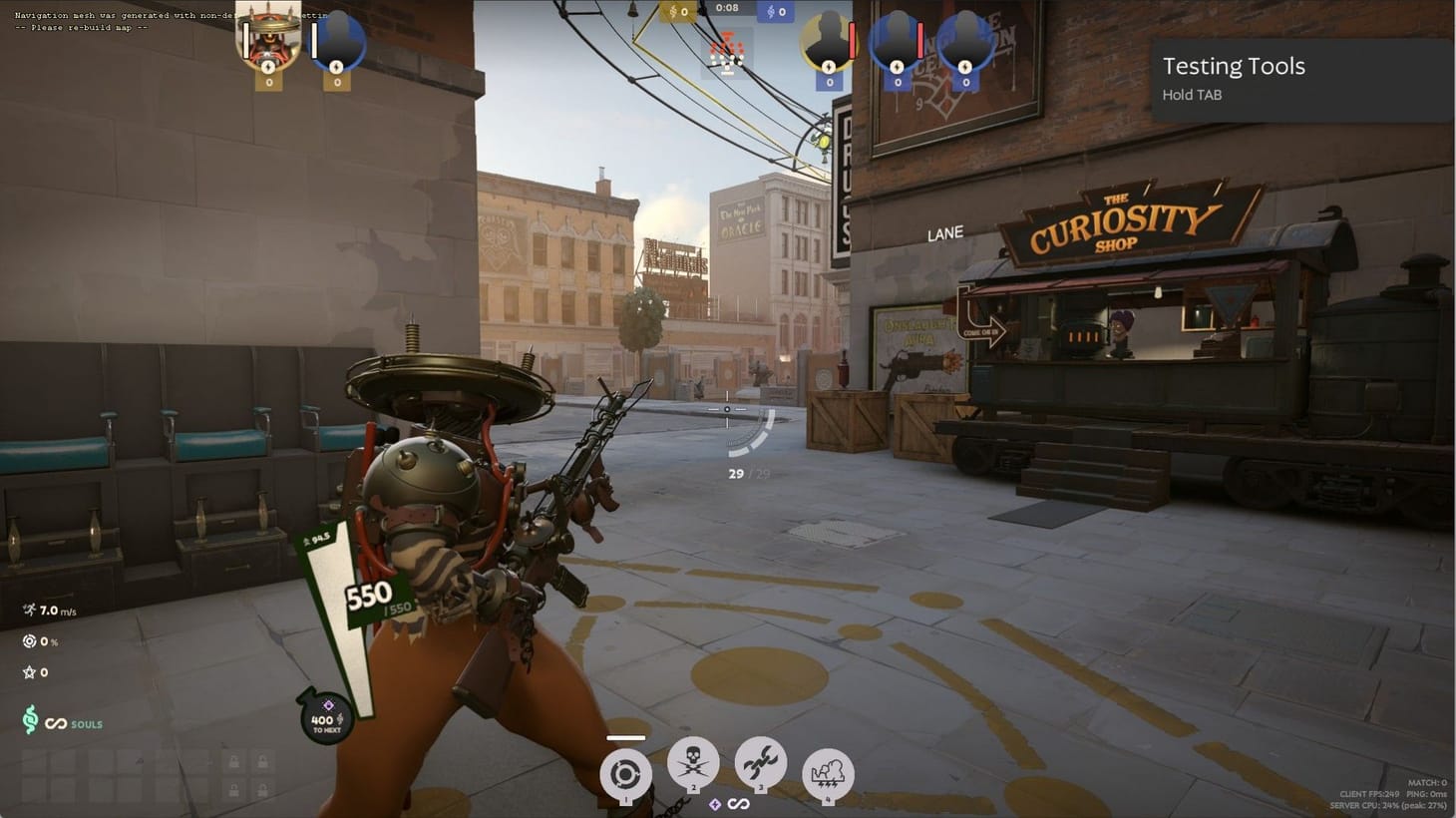1456x818 pixels.
Task: Click the fire rate percentage icon
Action: point(29,641)
